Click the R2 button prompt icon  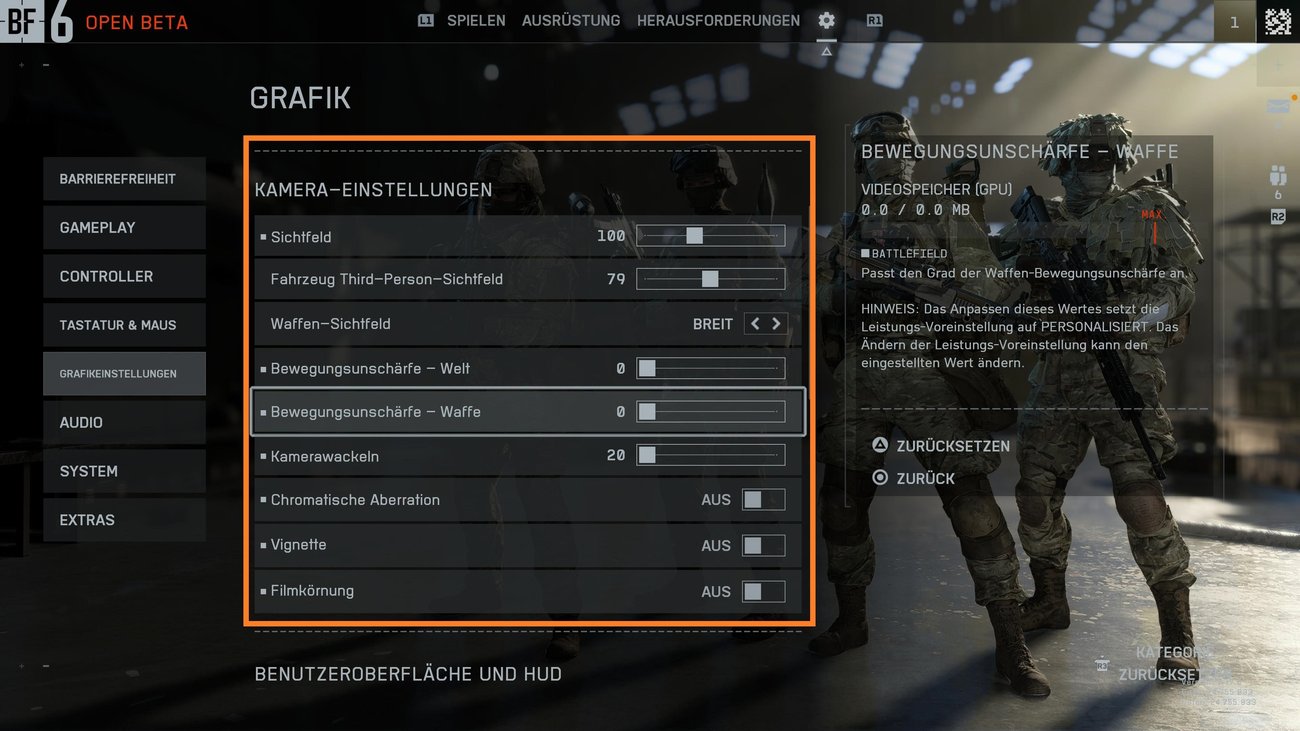tap(1277, 214)
